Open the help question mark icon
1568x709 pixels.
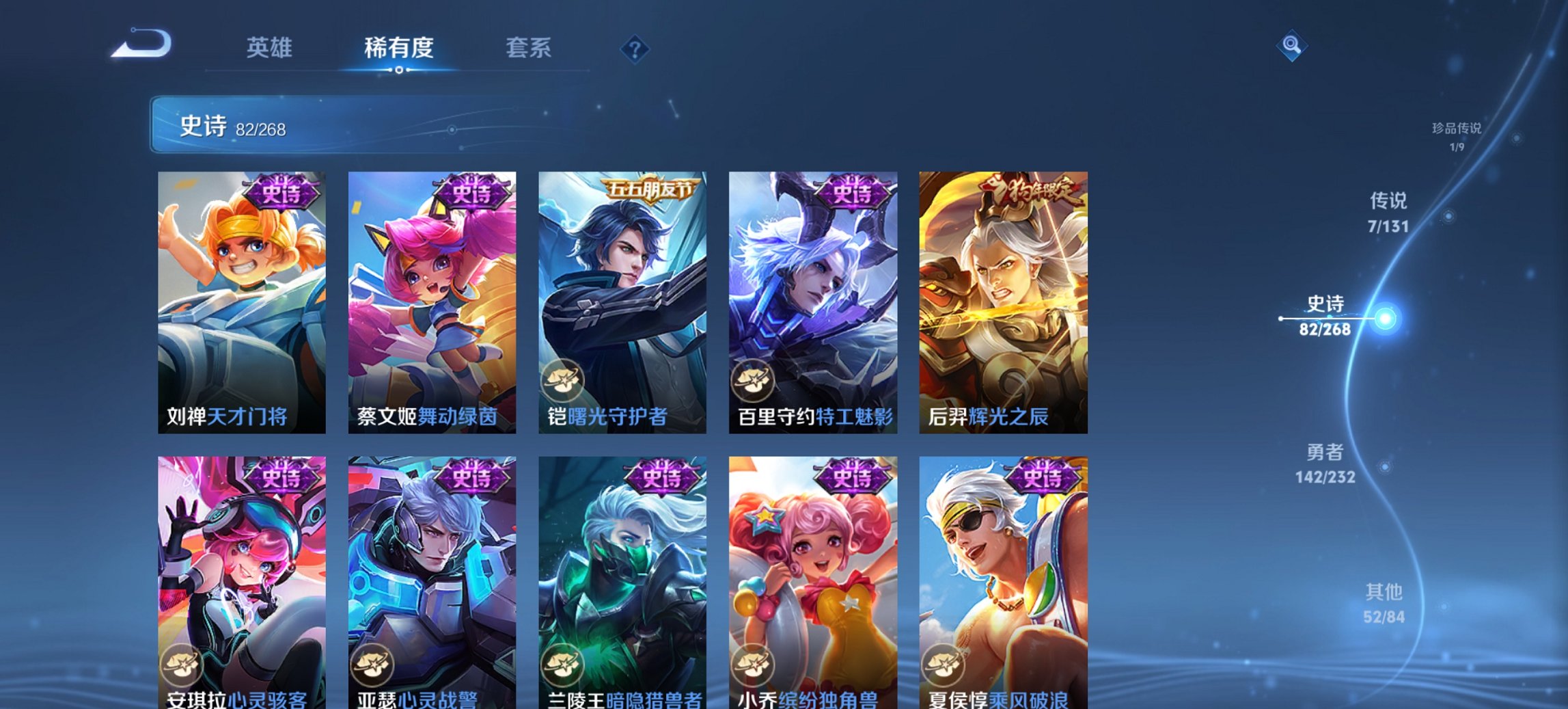click(x=635, y=48)
